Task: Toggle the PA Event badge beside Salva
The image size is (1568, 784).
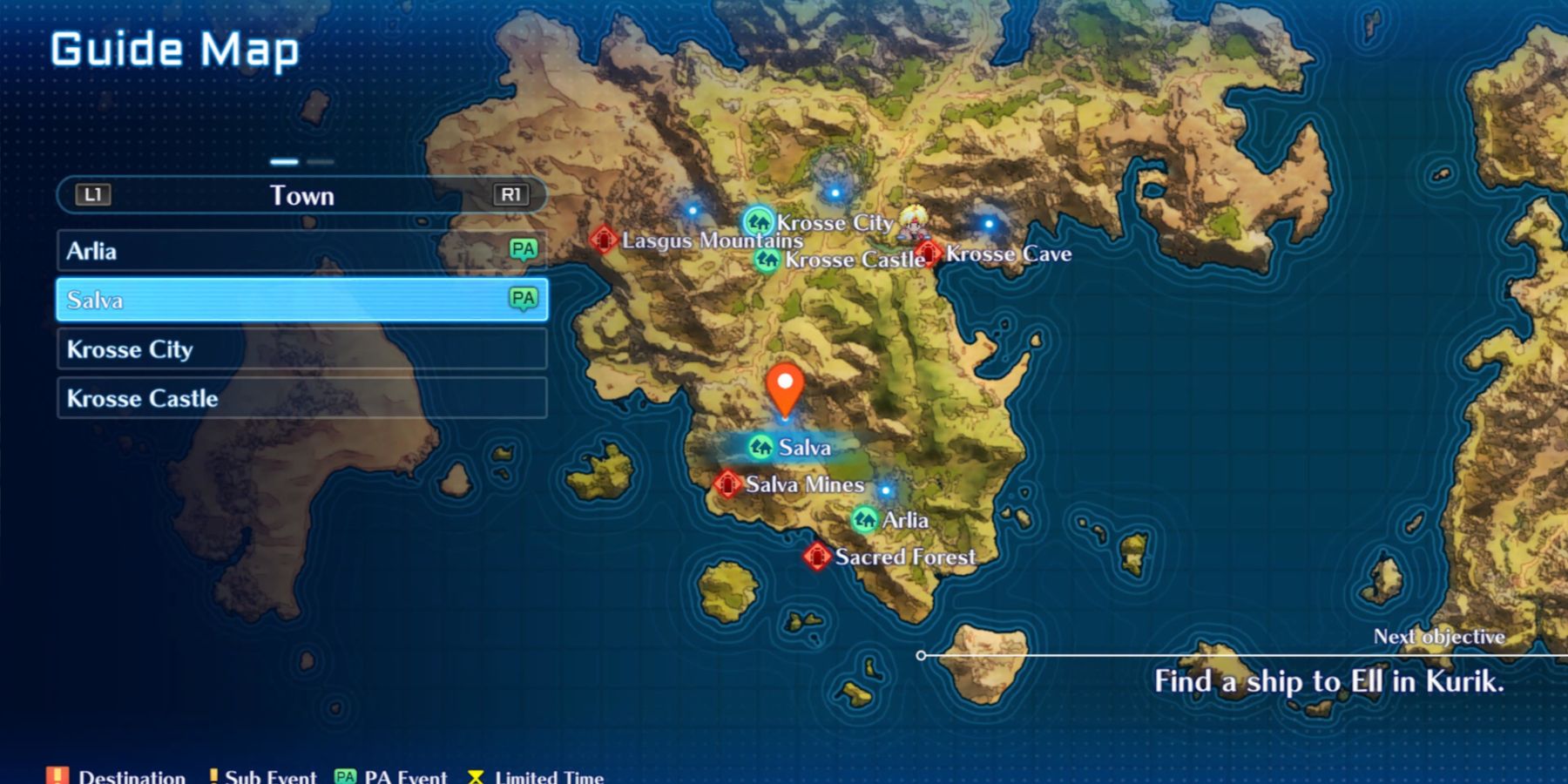Action: (x=522, y=300)
